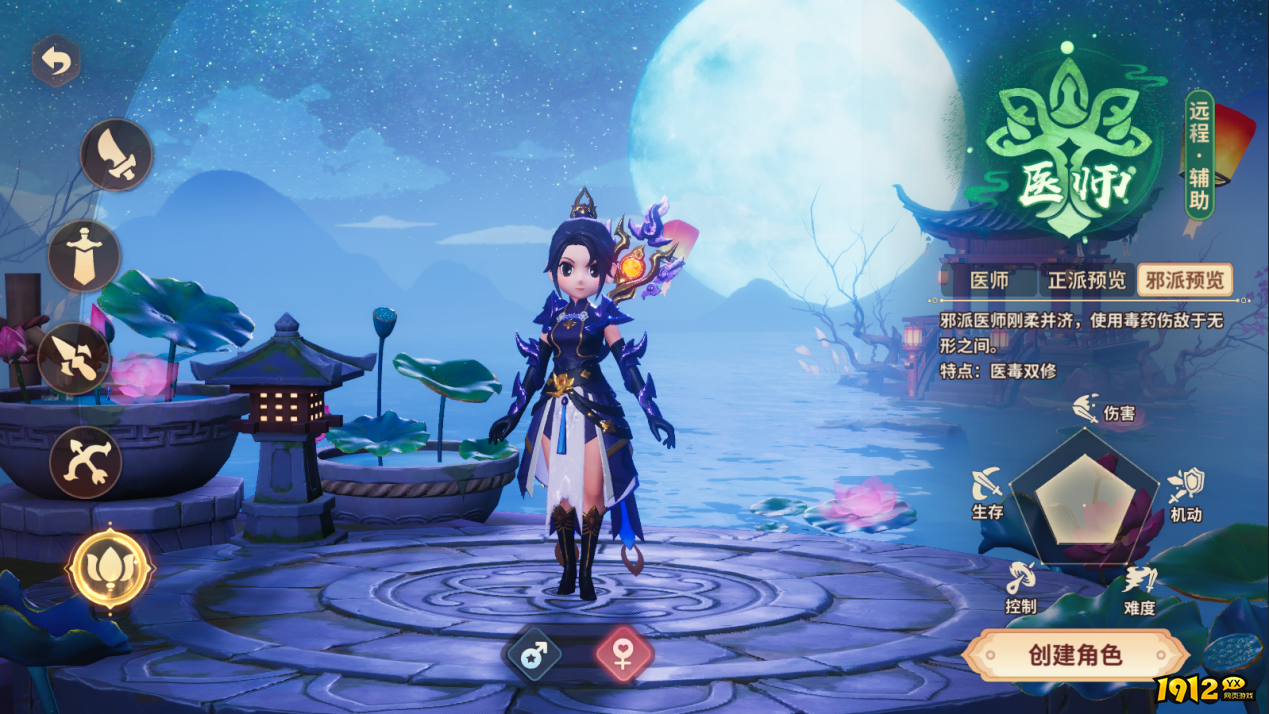Image resolution: width=1269 pixels, height=714 pixels.
Task: Open the 正派预览 preview tab
Action: (1086, 281)
